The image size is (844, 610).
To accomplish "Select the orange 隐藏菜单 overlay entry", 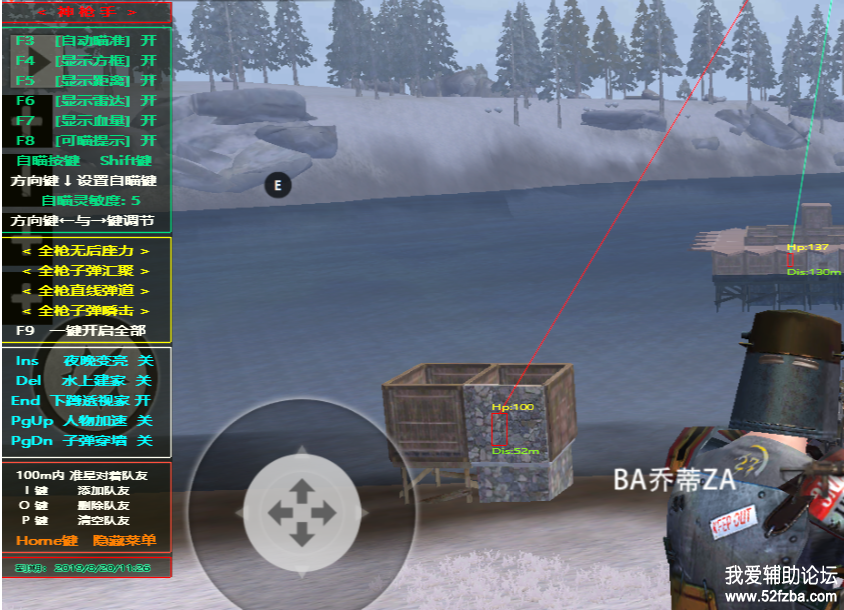I will 124,540.
